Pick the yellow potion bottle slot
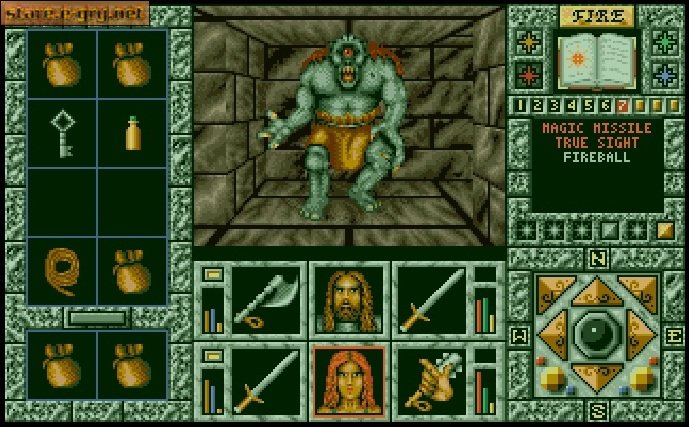 pyautogui.click(x=133, y=133)
